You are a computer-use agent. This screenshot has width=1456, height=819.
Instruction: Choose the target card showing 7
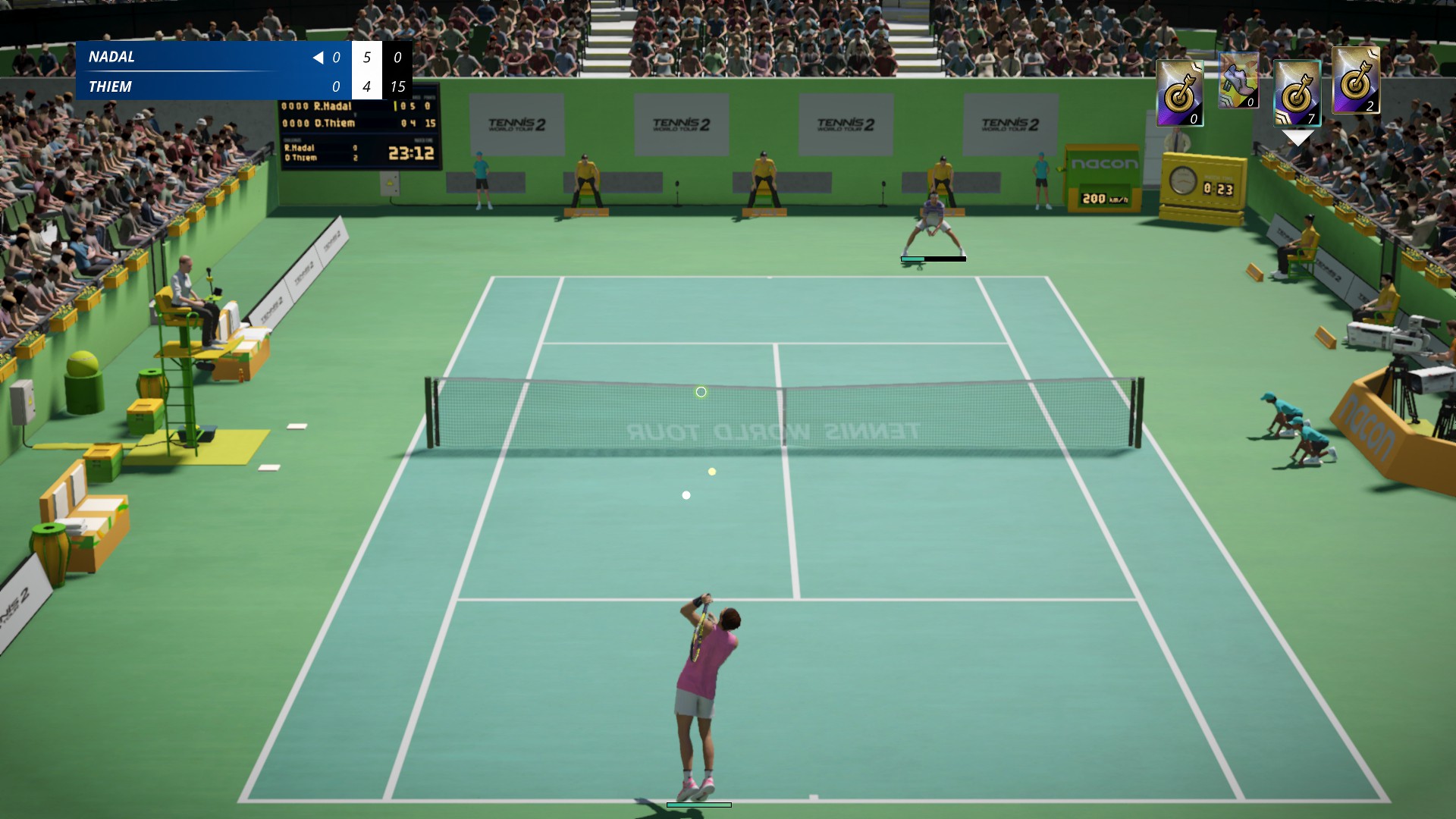tap(1297, 93)
